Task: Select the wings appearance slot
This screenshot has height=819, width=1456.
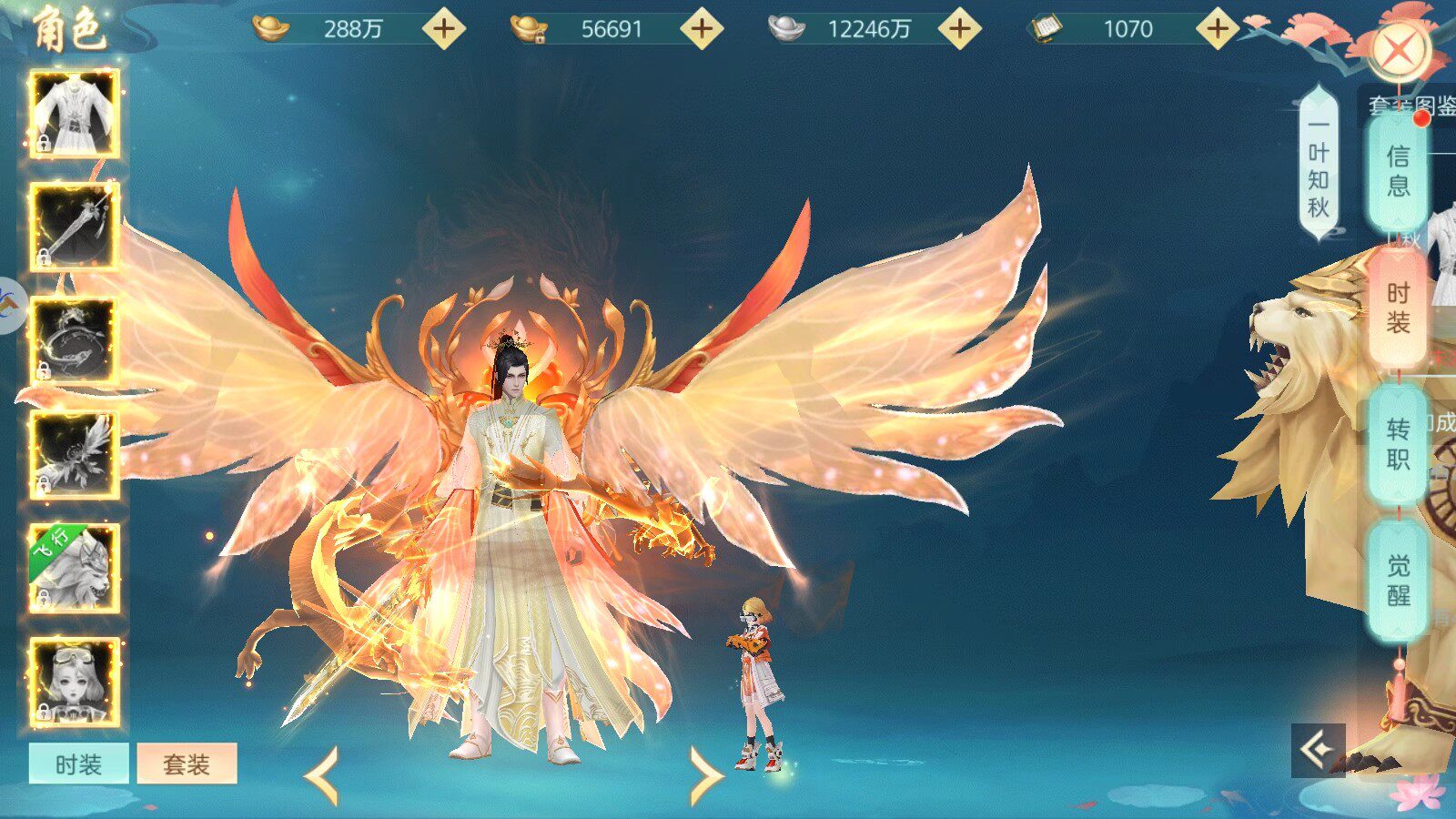Action: coord(75,454)
